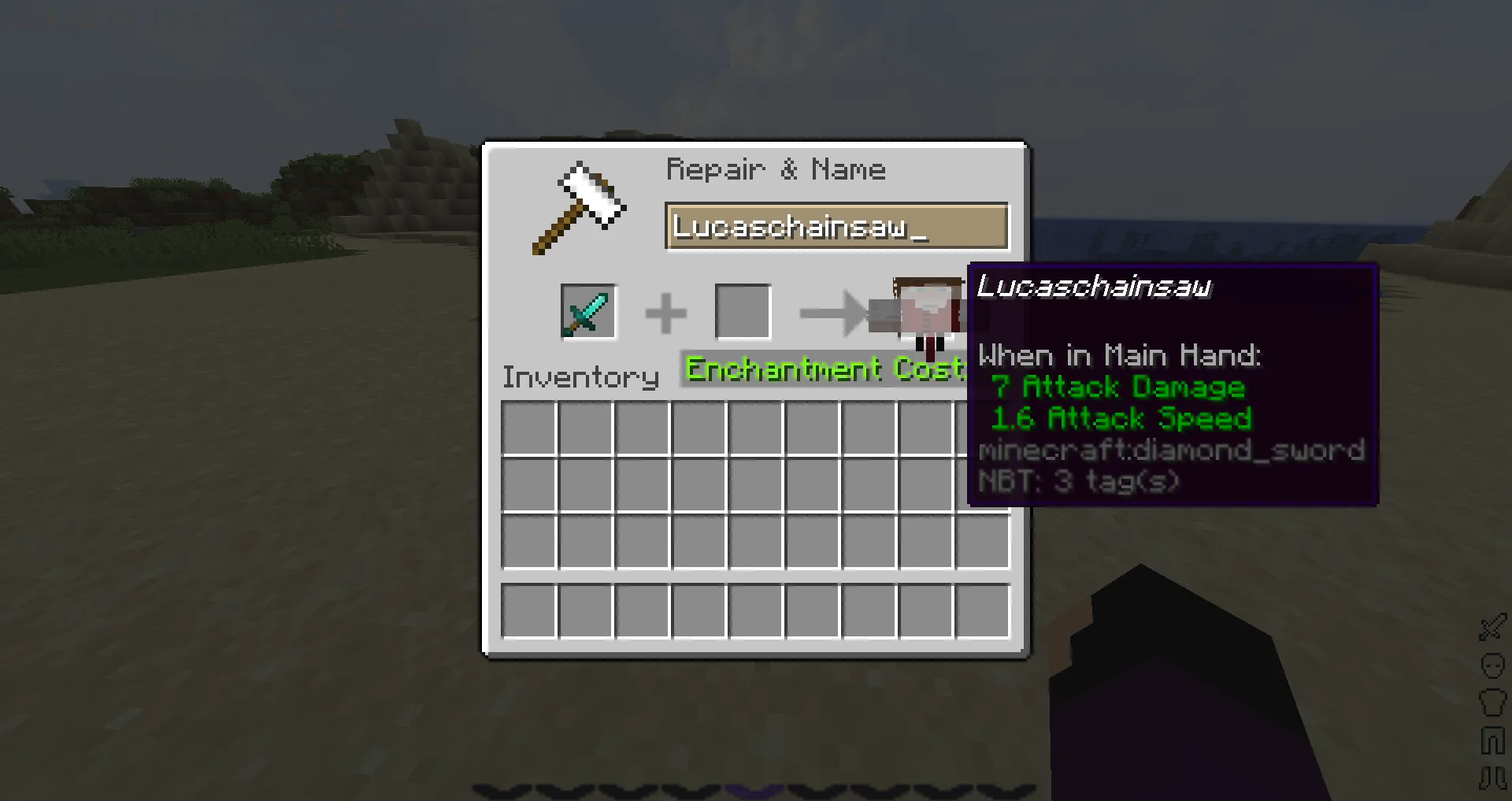
Task: Toggle the purple chevron at the bottom center
Action: click(x=754, y=790)
